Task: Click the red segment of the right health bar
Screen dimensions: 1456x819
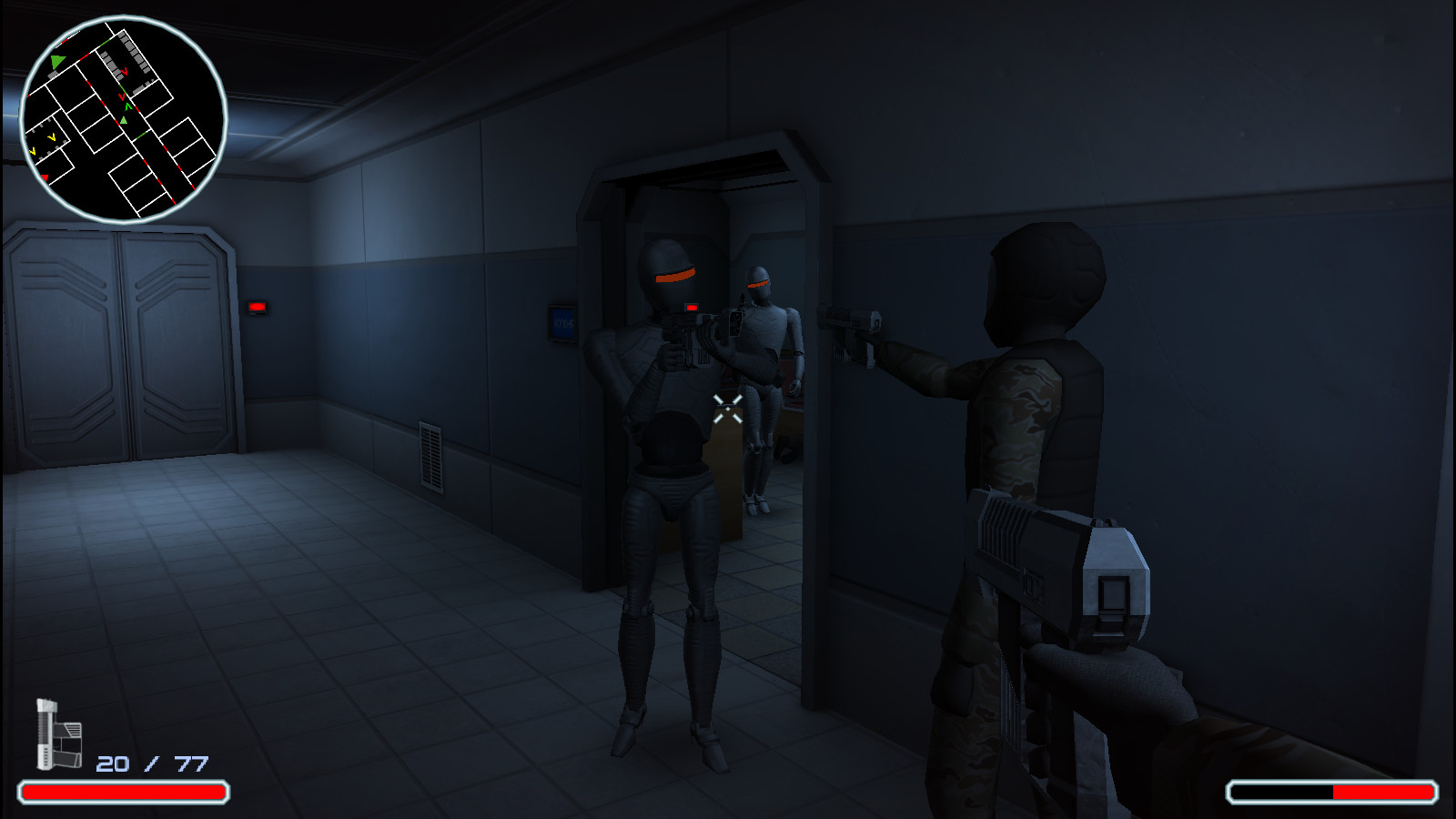Action: (x=1383, y=791)
